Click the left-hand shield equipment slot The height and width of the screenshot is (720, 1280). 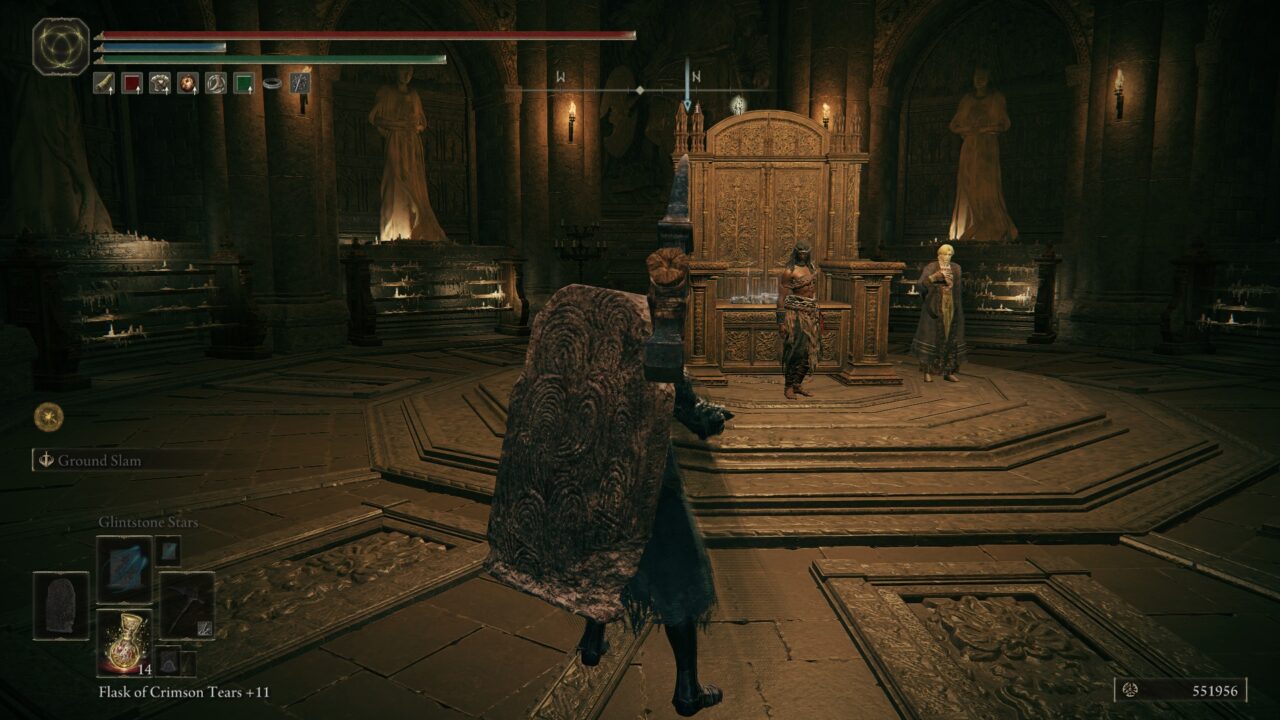[61, 605]
